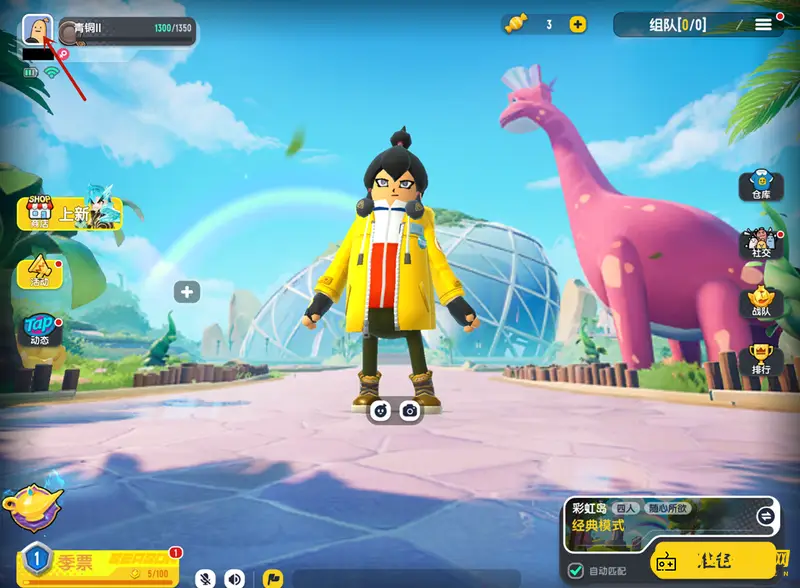This screenshot has width=800, height=588.
Task: Open the 仓库 warehouse
Action: (761, 187)
